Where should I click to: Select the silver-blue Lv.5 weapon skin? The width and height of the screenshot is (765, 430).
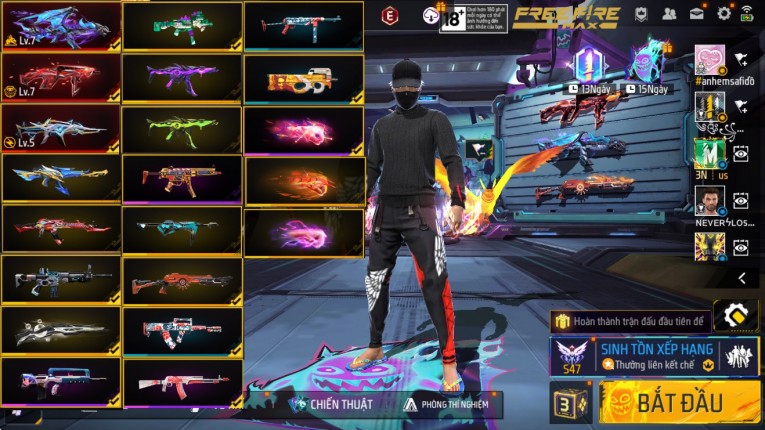pyautogui.click(x=61, y=129)
